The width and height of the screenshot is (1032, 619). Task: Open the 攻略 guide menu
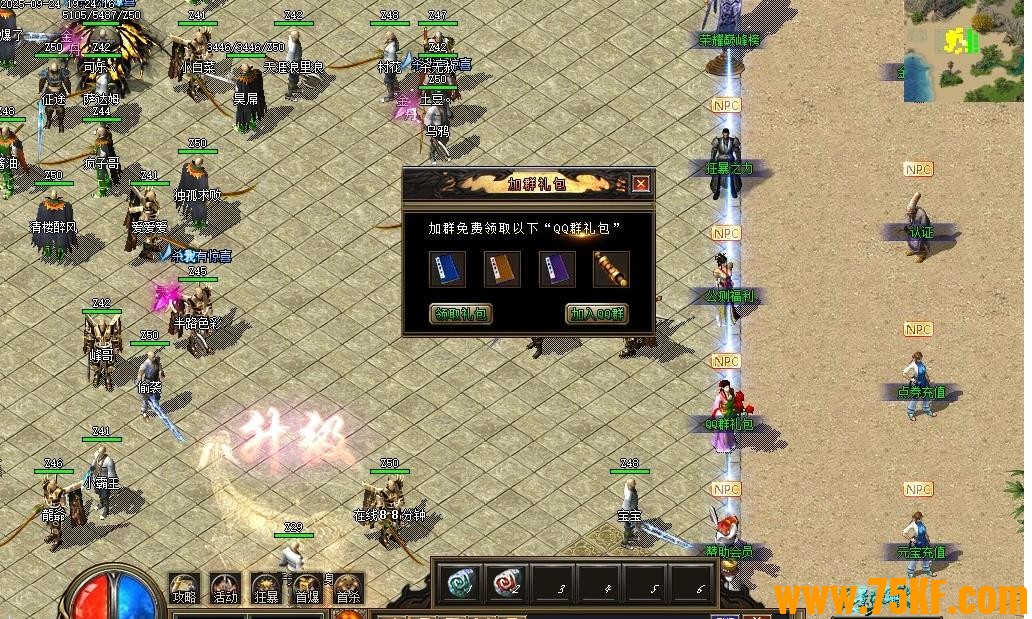[x=183, y=588]
